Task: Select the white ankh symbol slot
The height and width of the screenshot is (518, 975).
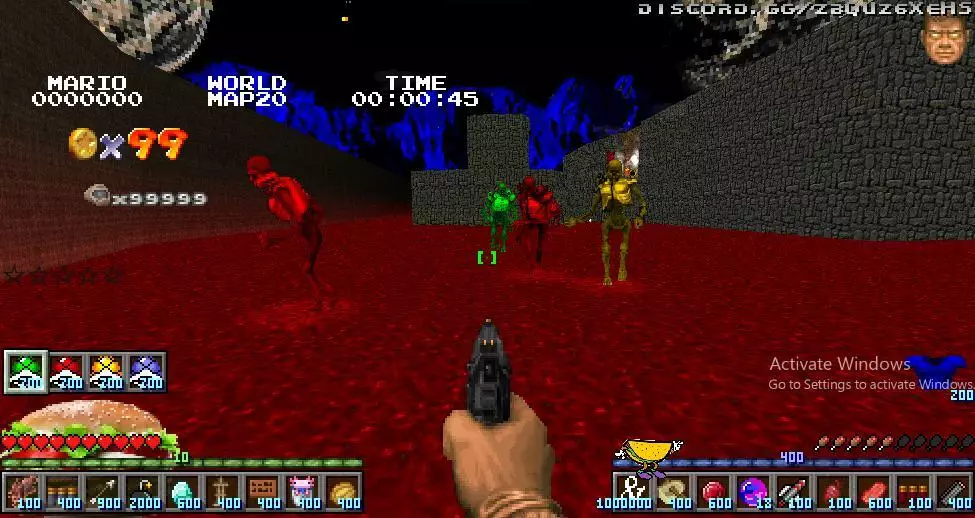Action: coord(633,490)
